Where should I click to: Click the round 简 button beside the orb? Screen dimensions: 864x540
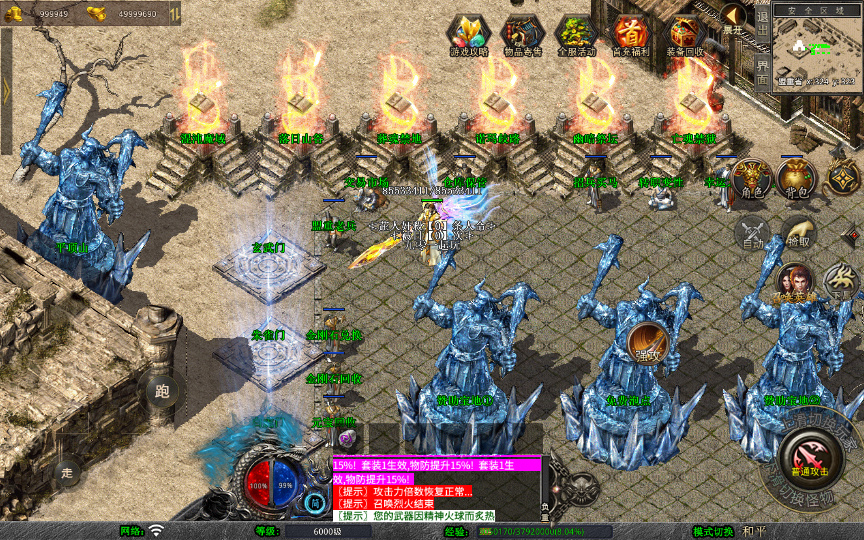316,503
